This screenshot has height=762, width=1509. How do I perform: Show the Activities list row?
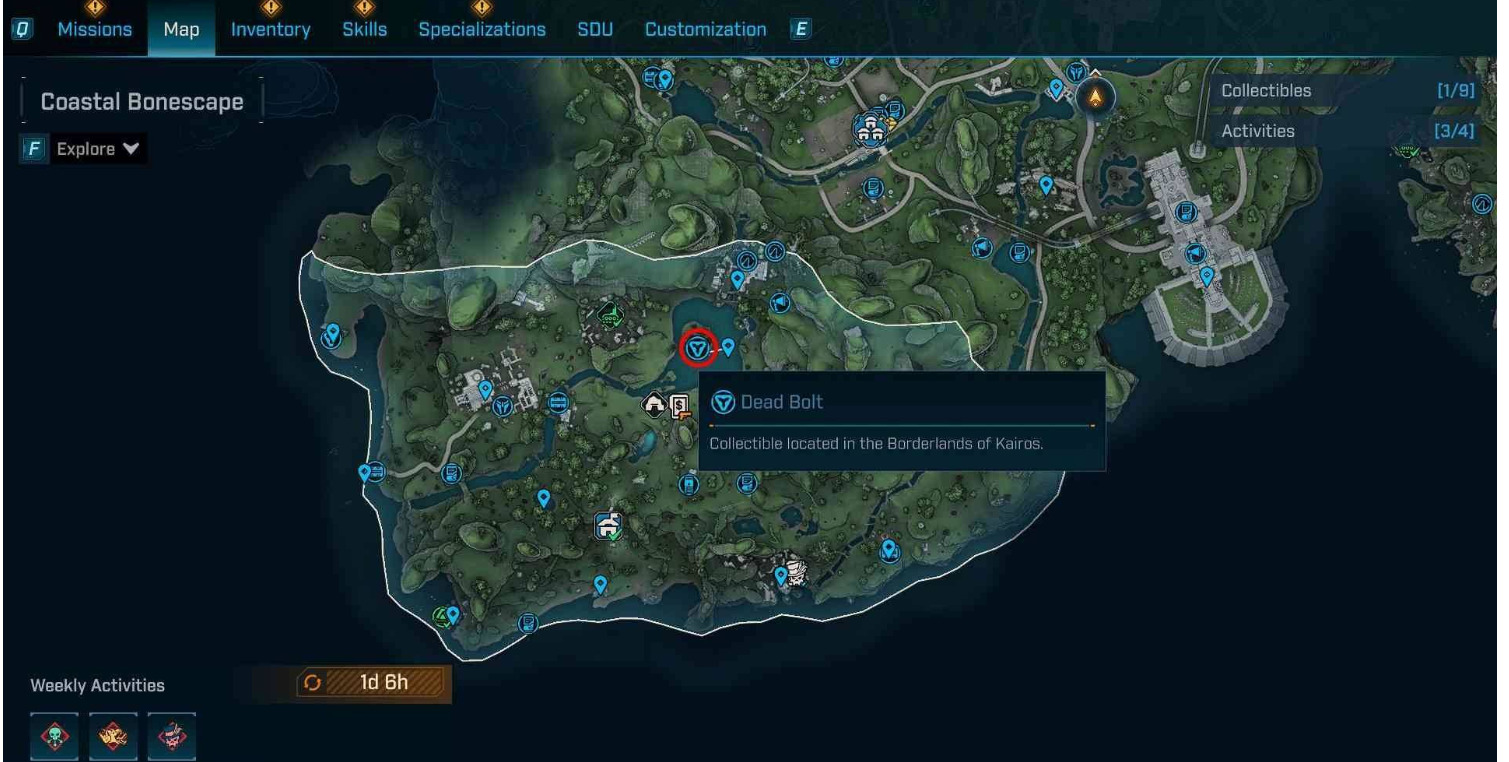tap(1347, 131)
